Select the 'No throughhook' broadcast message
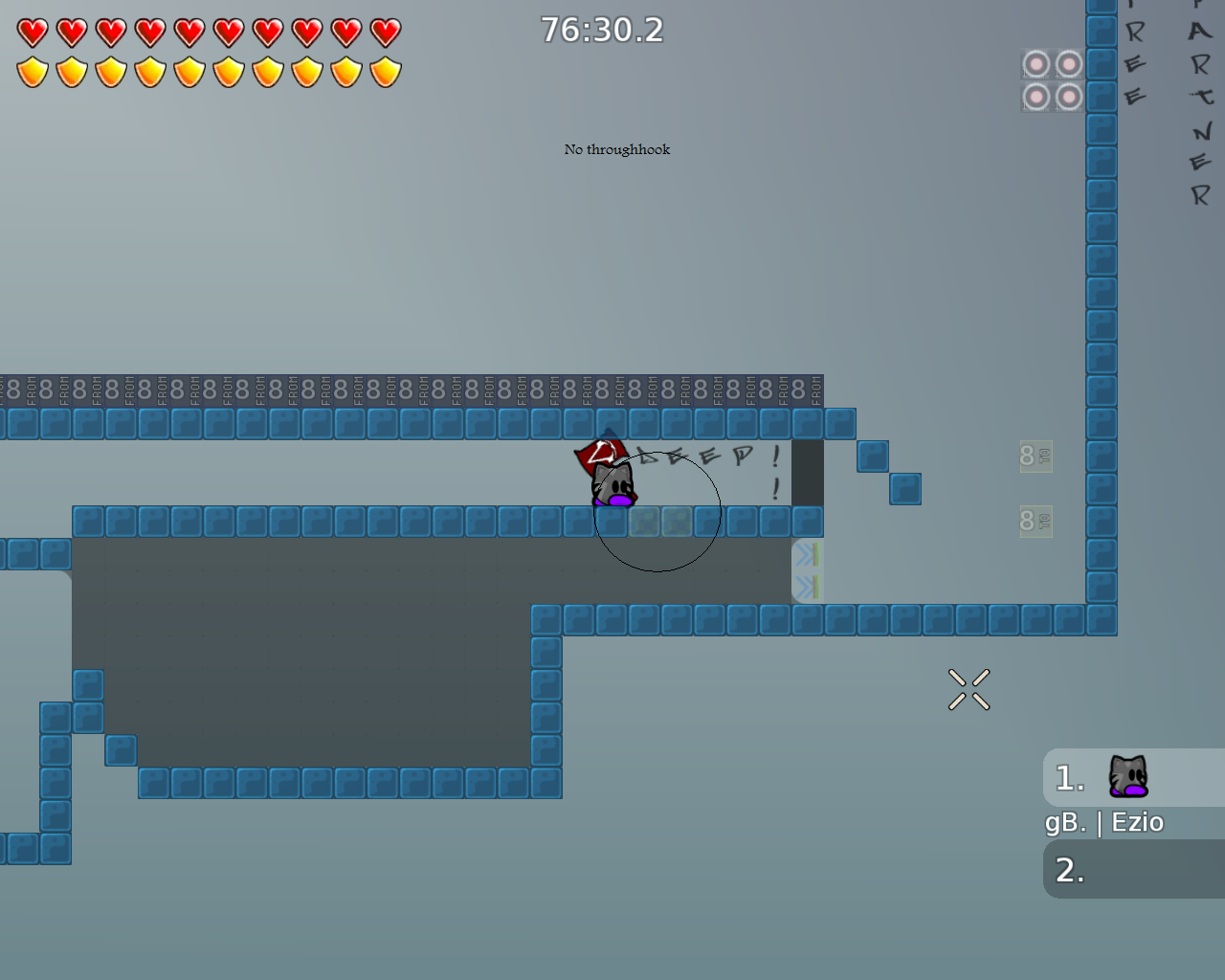Screen dimensions: 1225x980 [616, 149]
